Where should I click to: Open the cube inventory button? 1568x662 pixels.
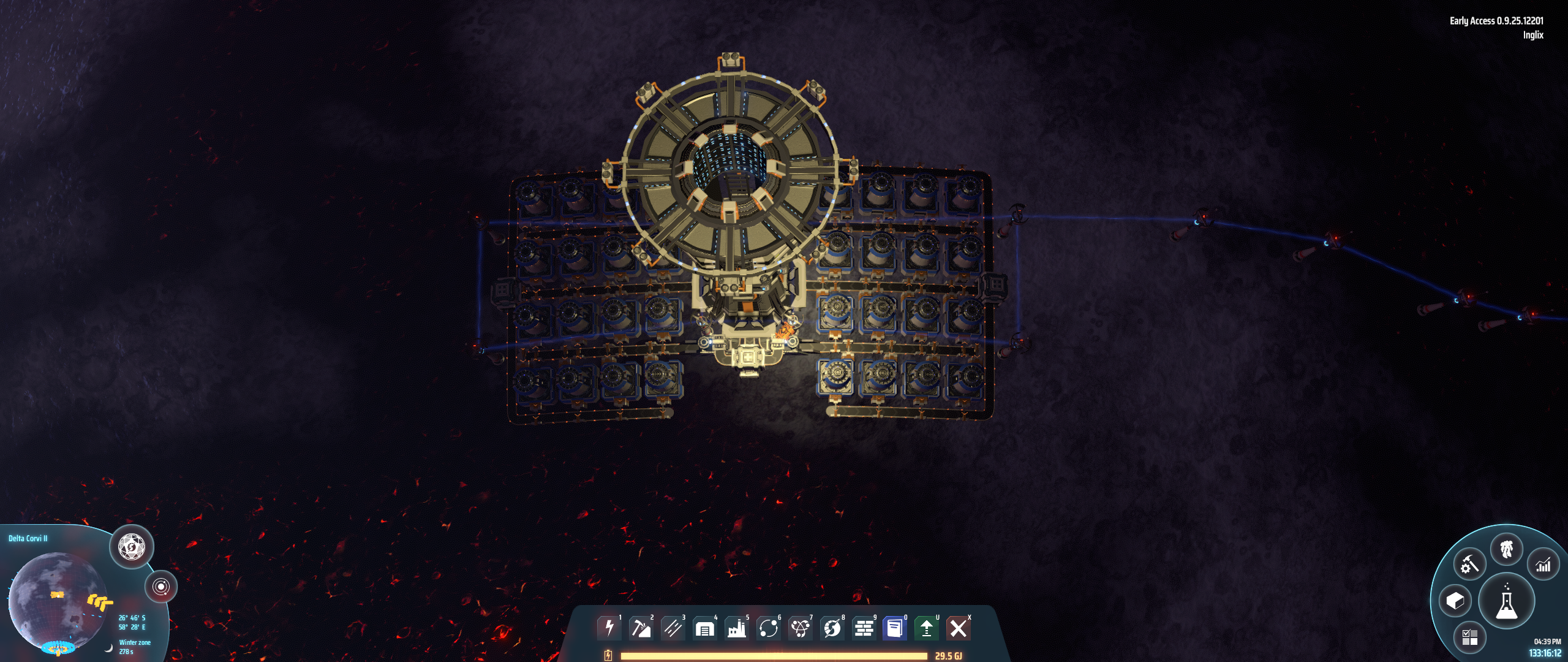(1455, 601)
